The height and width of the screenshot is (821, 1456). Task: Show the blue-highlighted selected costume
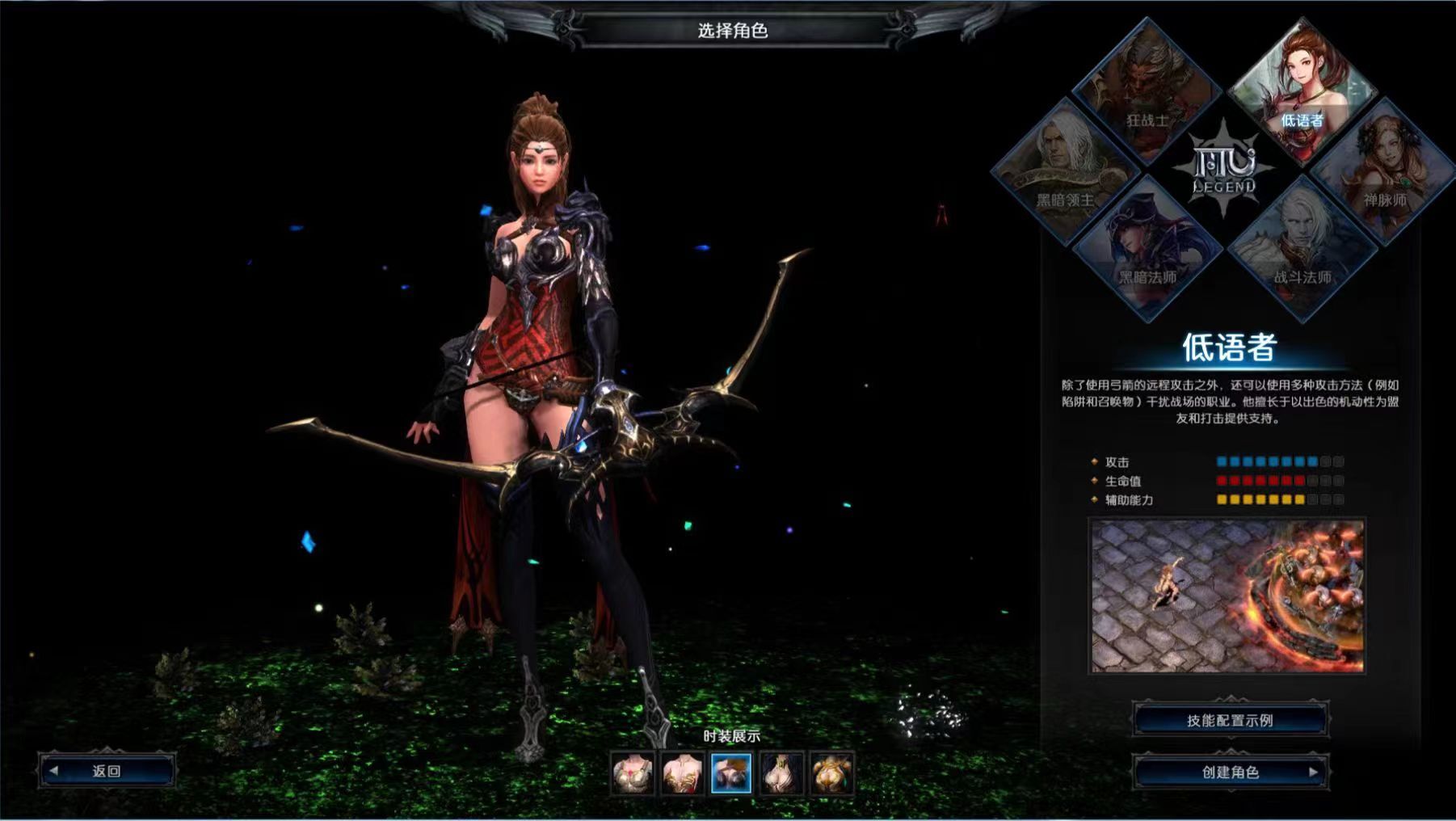pos(731,773)
